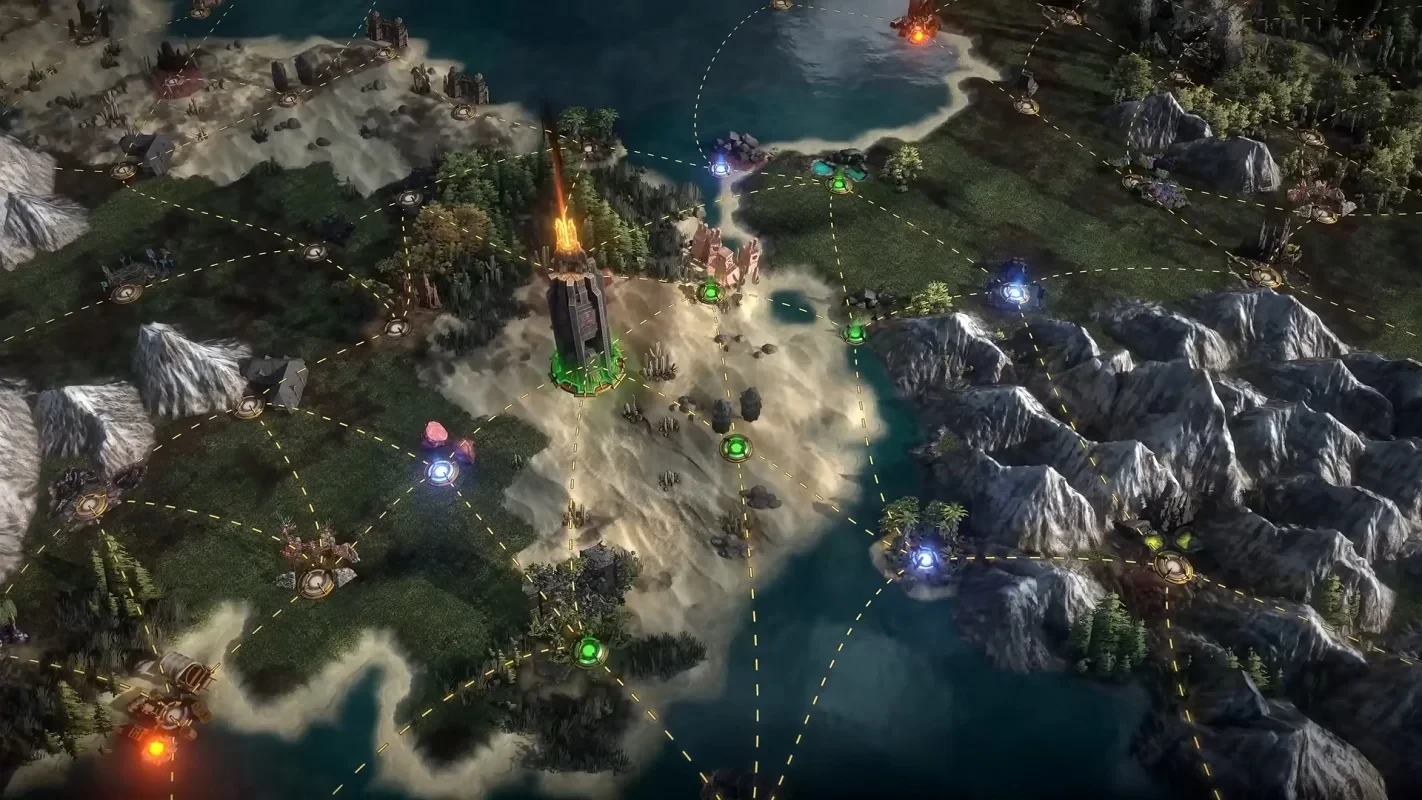Select the green node below the pink castle ruins

coord(710,292)
